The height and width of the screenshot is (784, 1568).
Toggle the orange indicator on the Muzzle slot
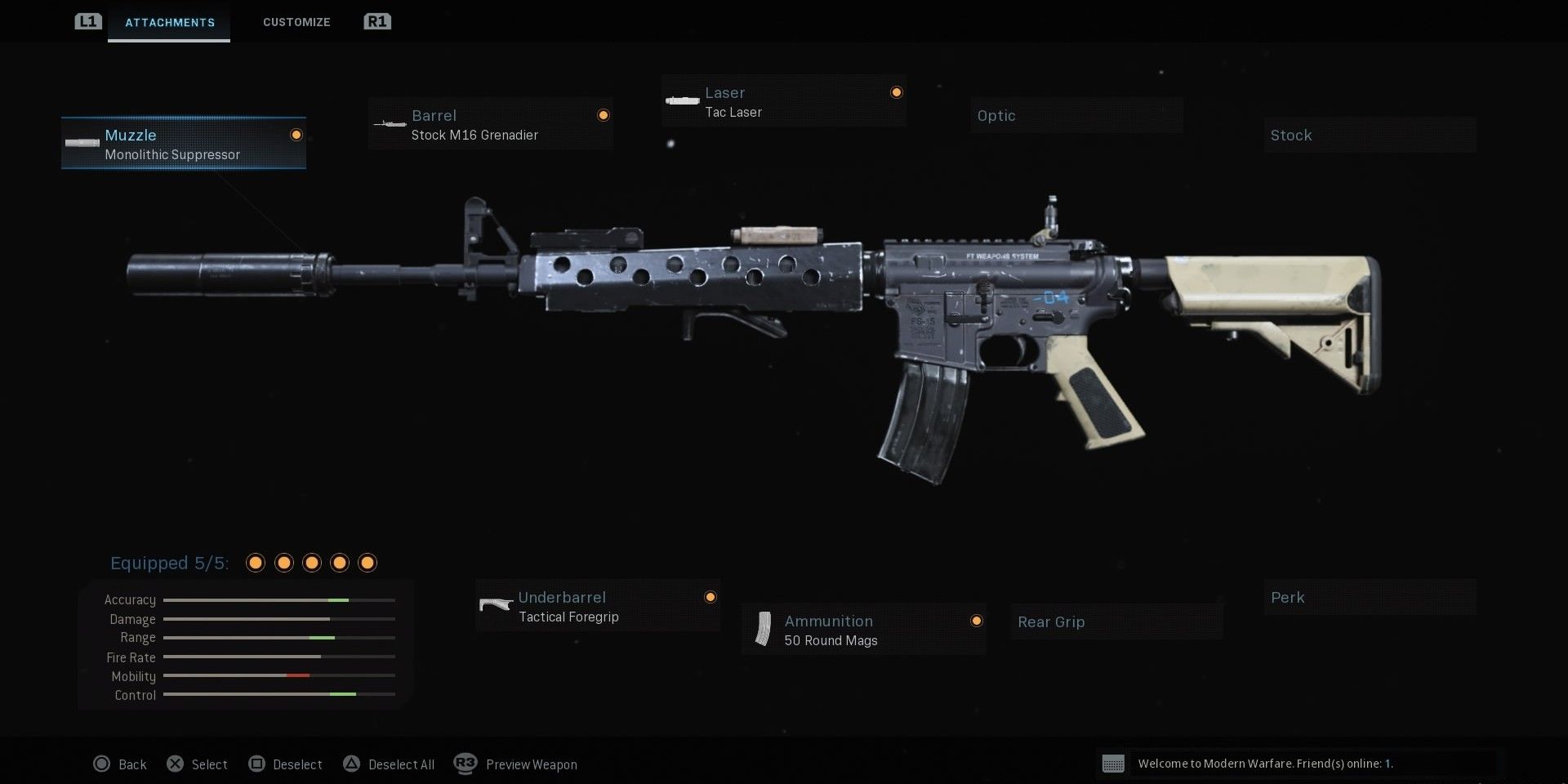296,134
